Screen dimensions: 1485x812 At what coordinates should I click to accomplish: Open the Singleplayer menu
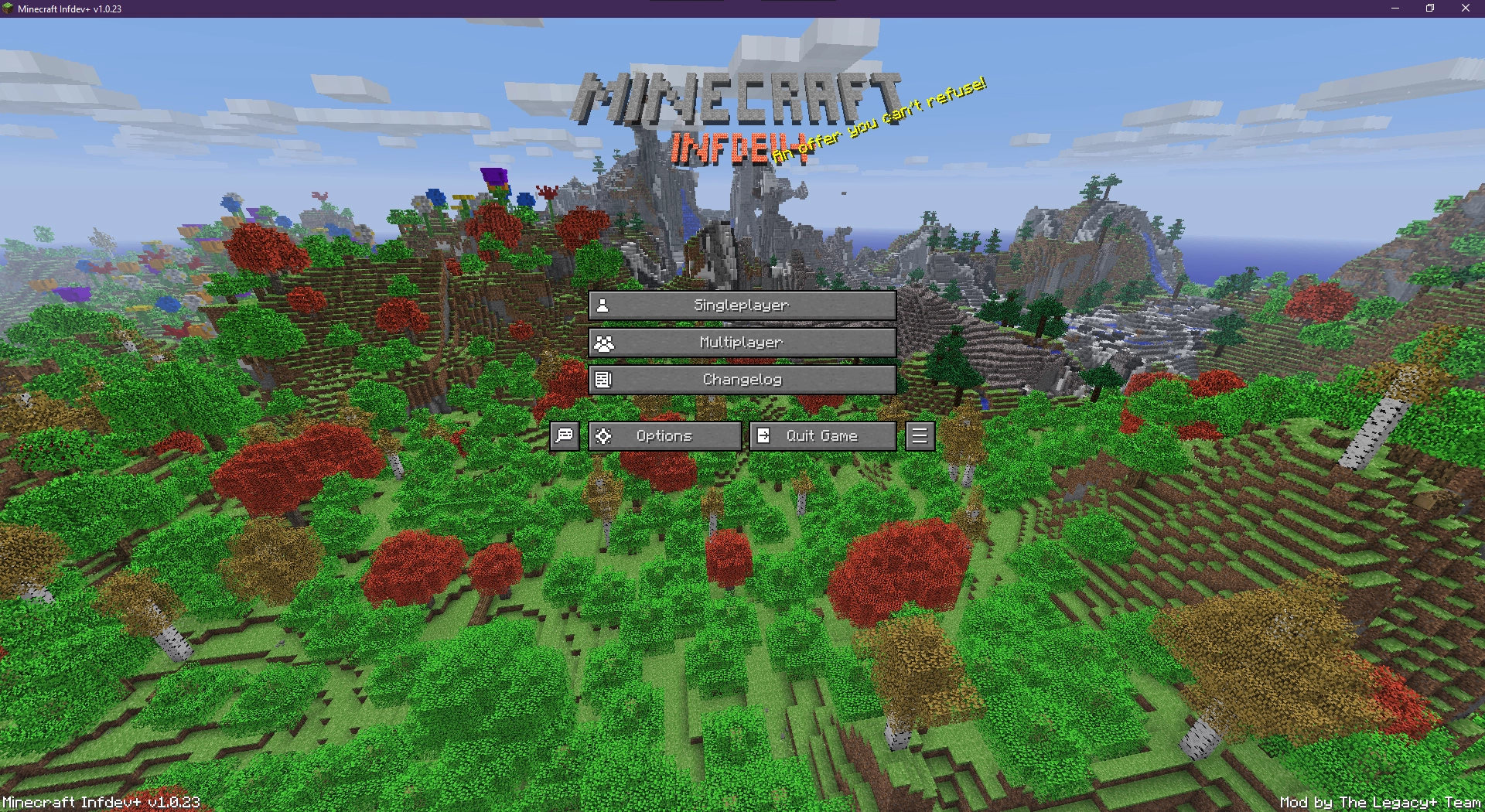742,305
